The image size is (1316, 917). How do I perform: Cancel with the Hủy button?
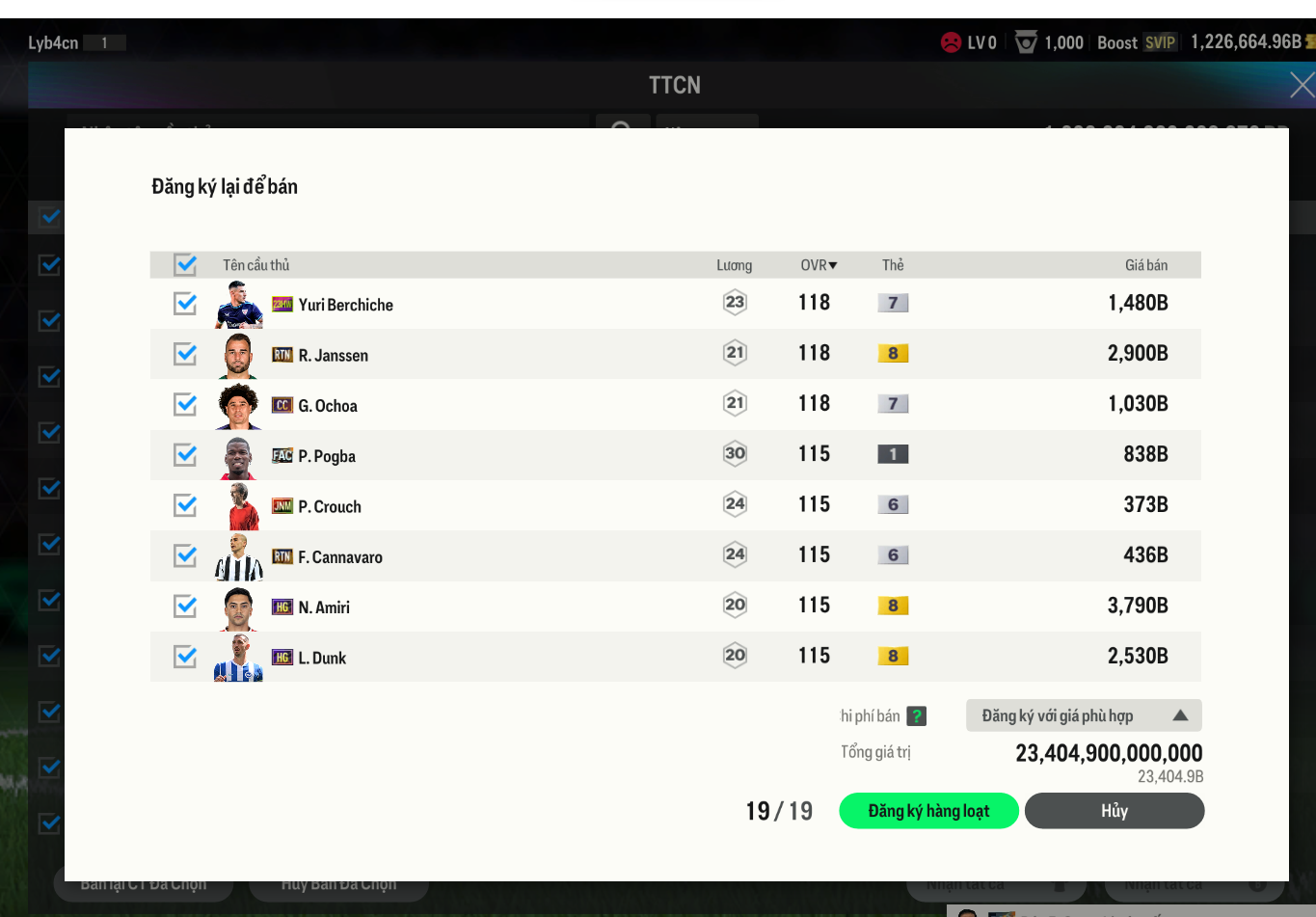pyautogui.click(x=1114, y=811)
